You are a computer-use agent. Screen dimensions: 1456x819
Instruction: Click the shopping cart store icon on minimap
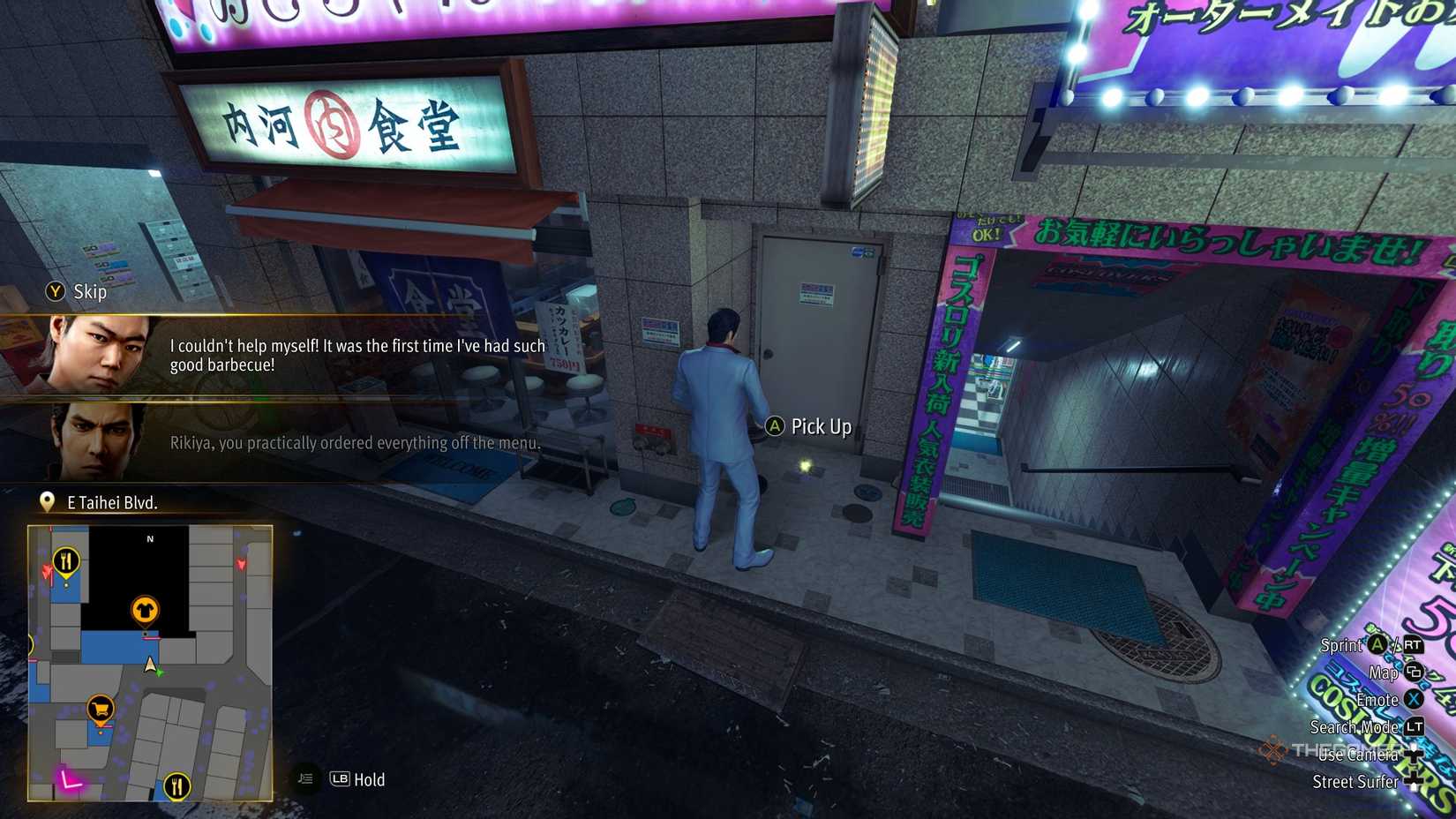(100, 708)
